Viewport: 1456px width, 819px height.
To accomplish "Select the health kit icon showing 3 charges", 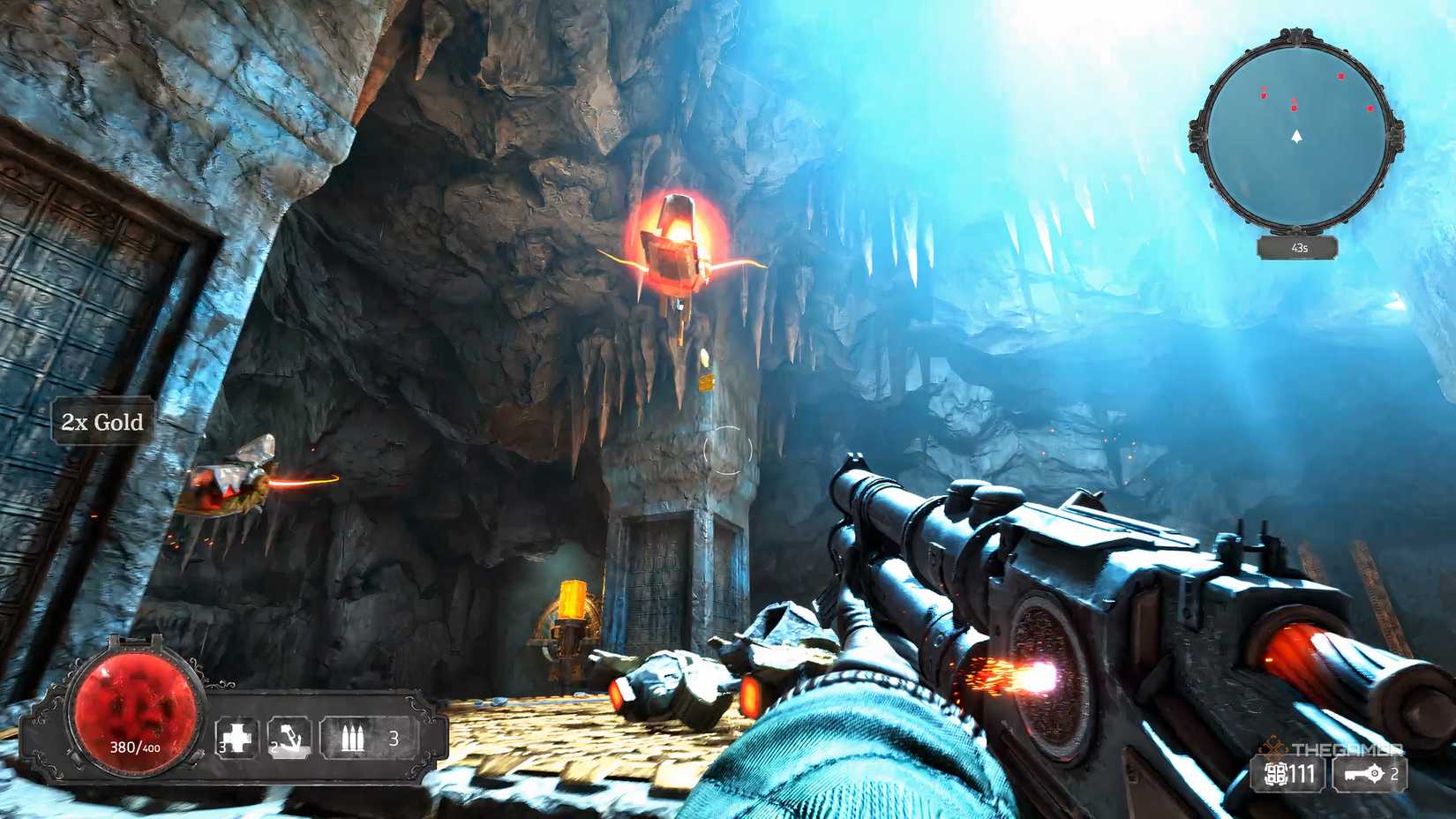I will 238,734.
